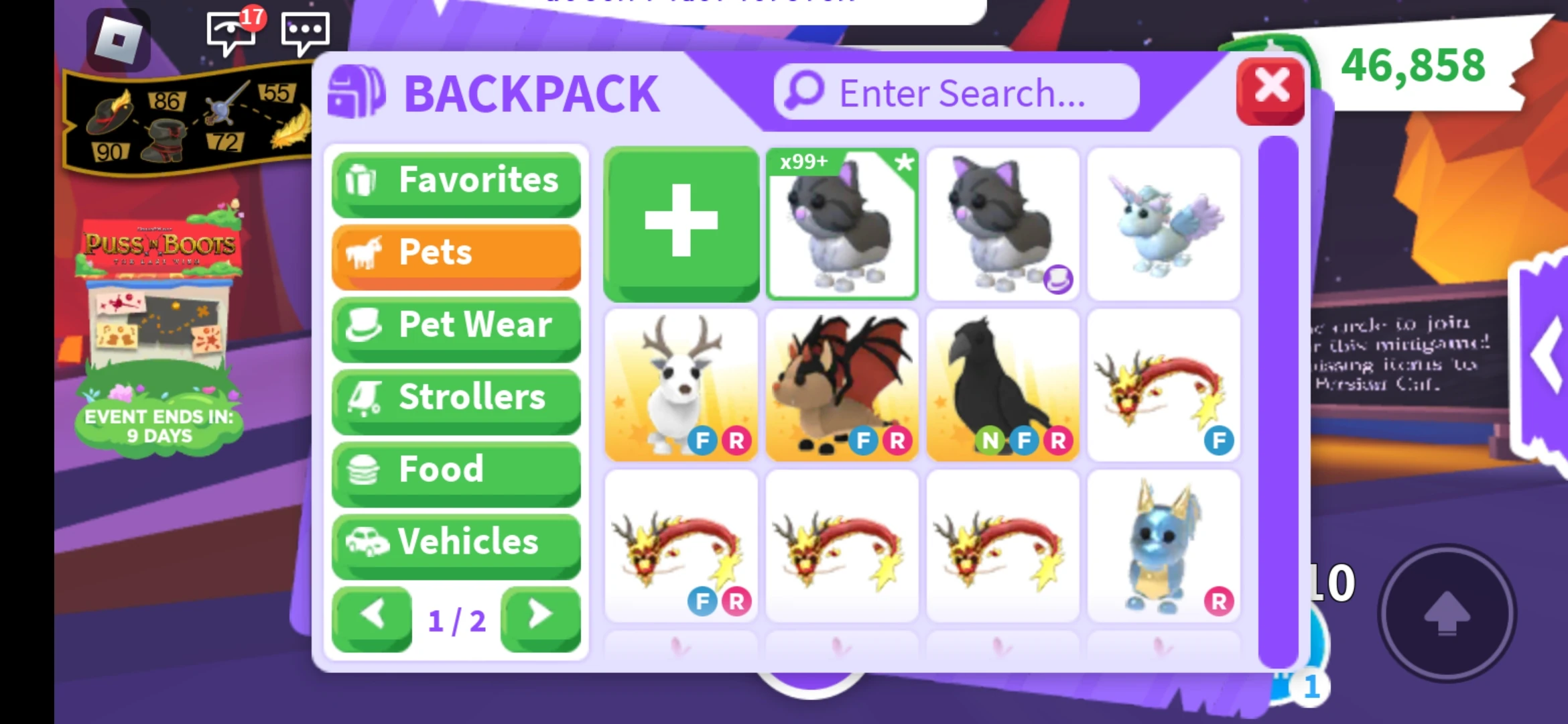
Task: Open the Pets category
Action: click(456, 252)
